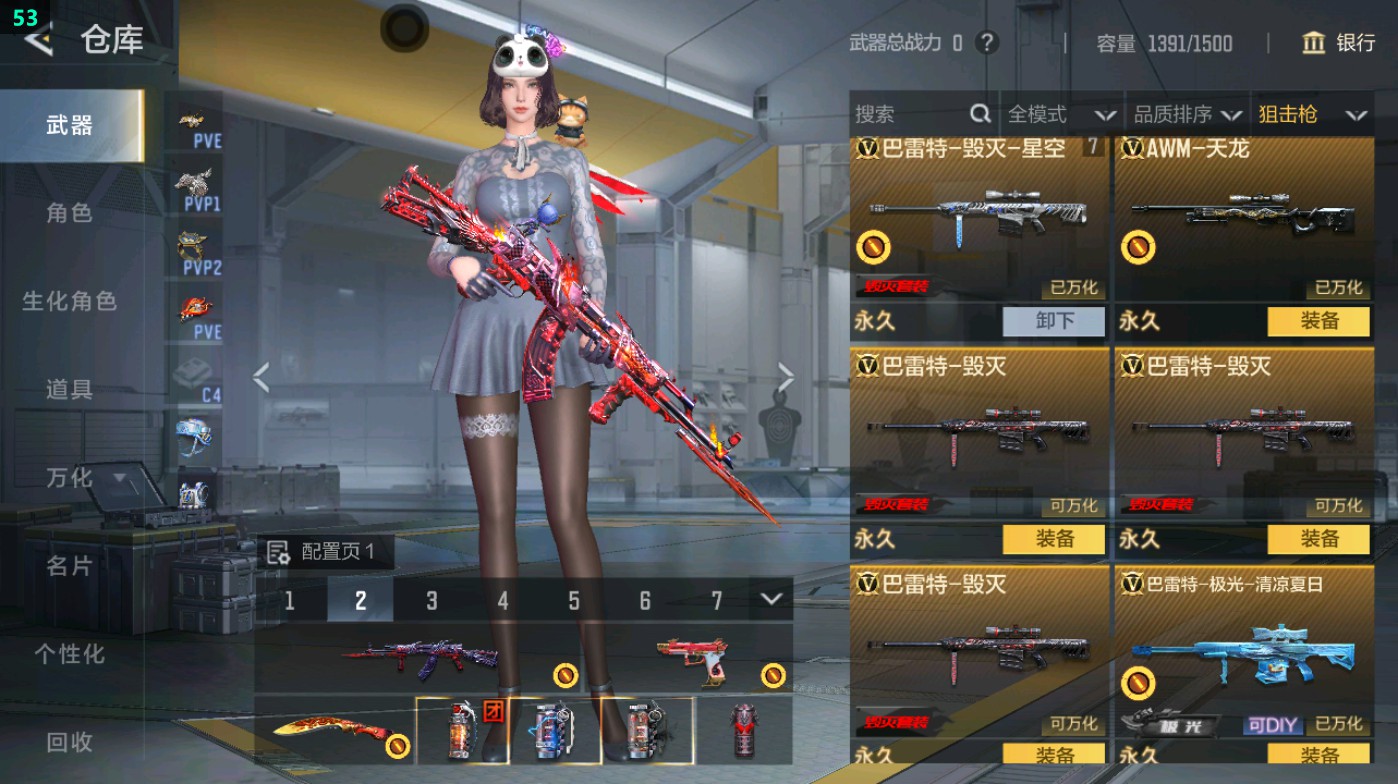Open the 角色 category
1398x784 pixels.
[x=69, y=213]
